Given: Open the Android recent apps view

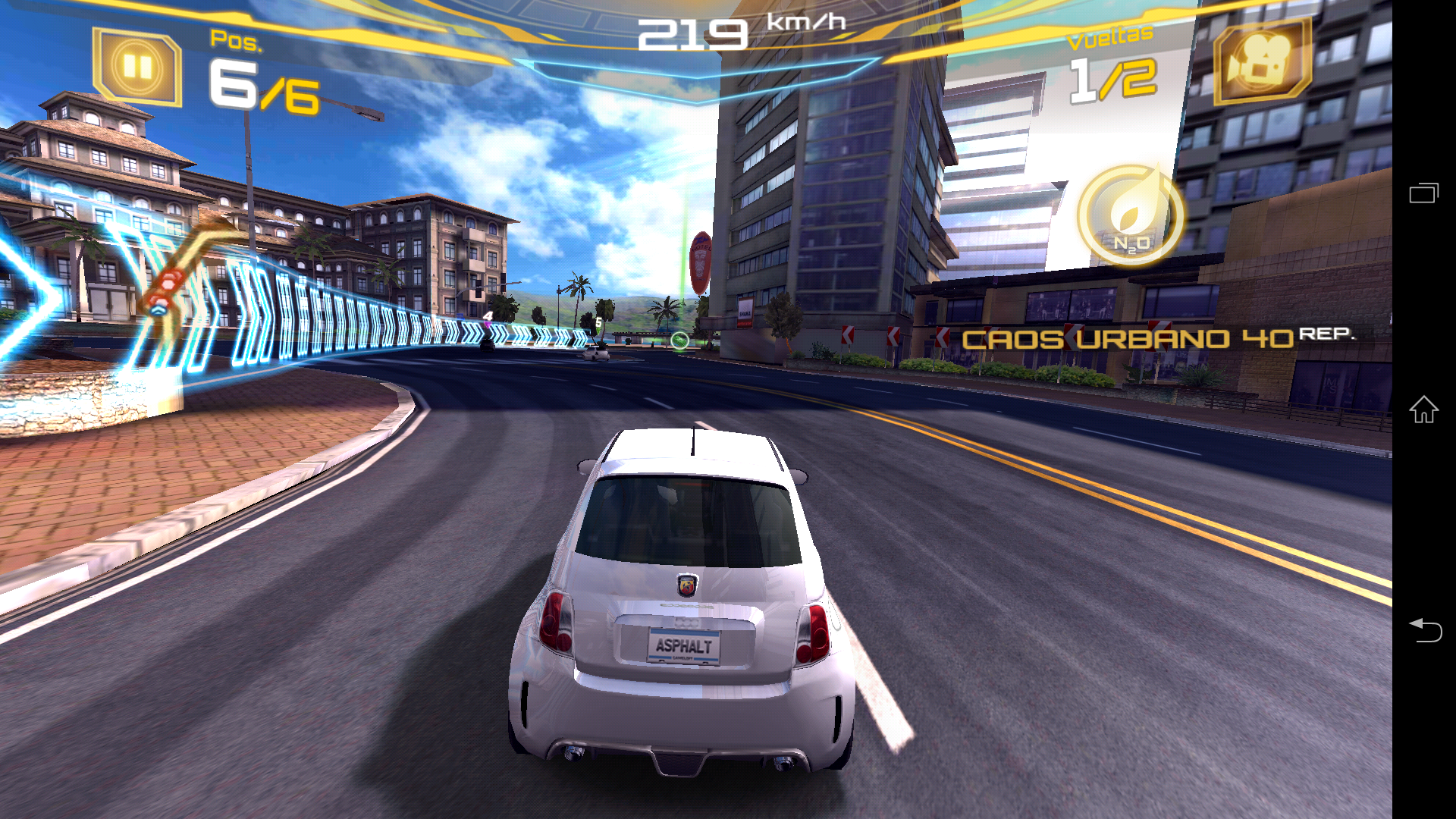Looking at the screenshot, I should (x=1423, y=193).
